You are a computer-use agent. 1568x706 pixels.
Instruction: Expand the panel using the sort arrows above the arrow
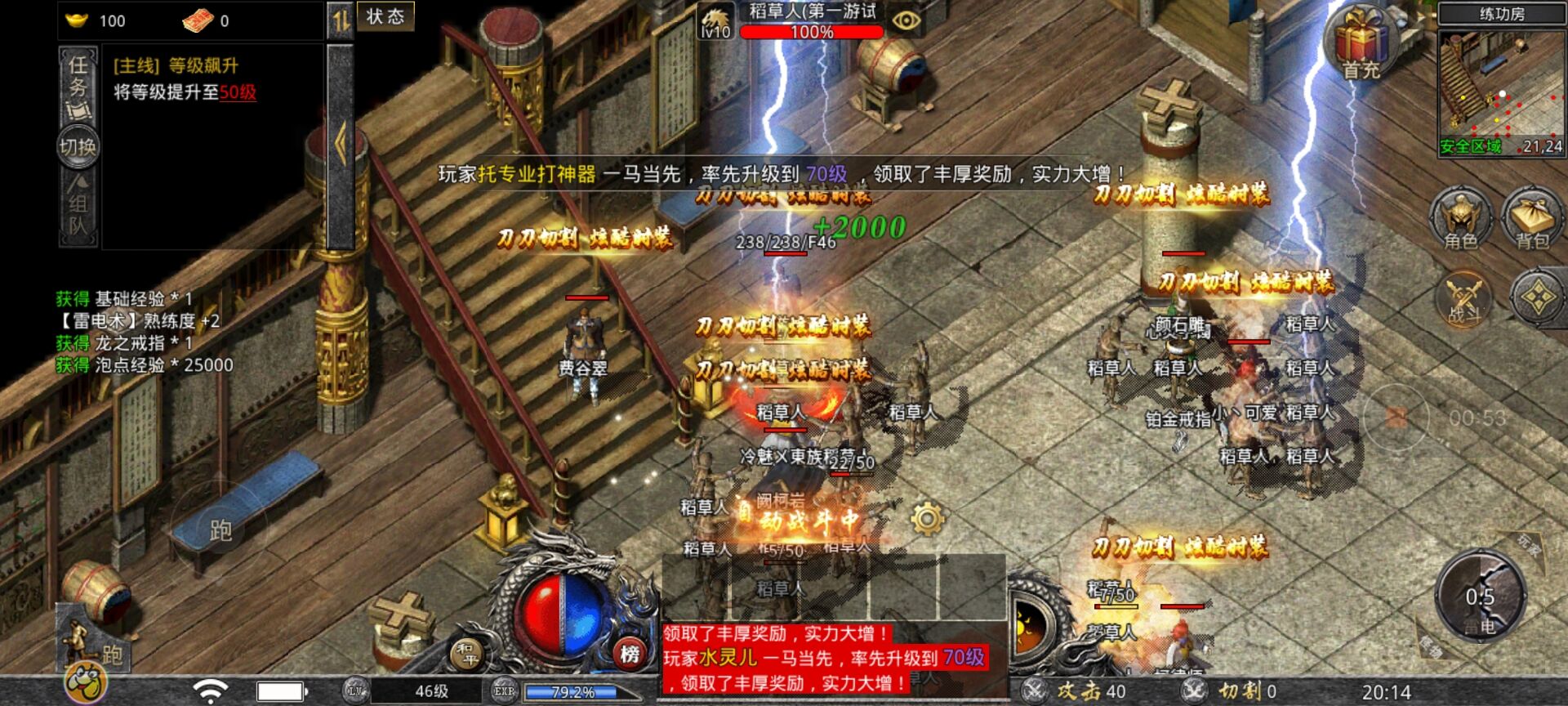336,20
